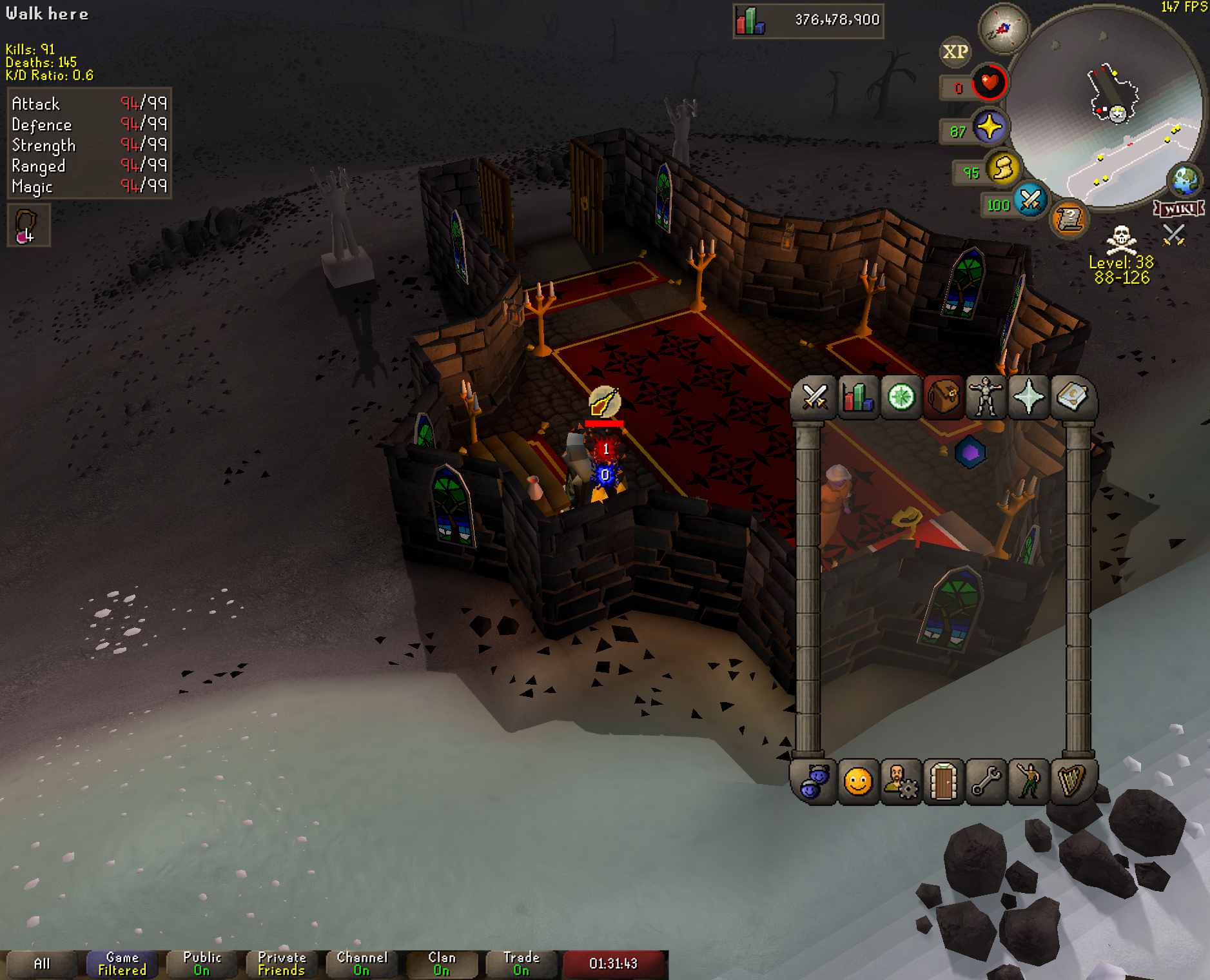Click the Wiki lookup button

[1179, 209]
